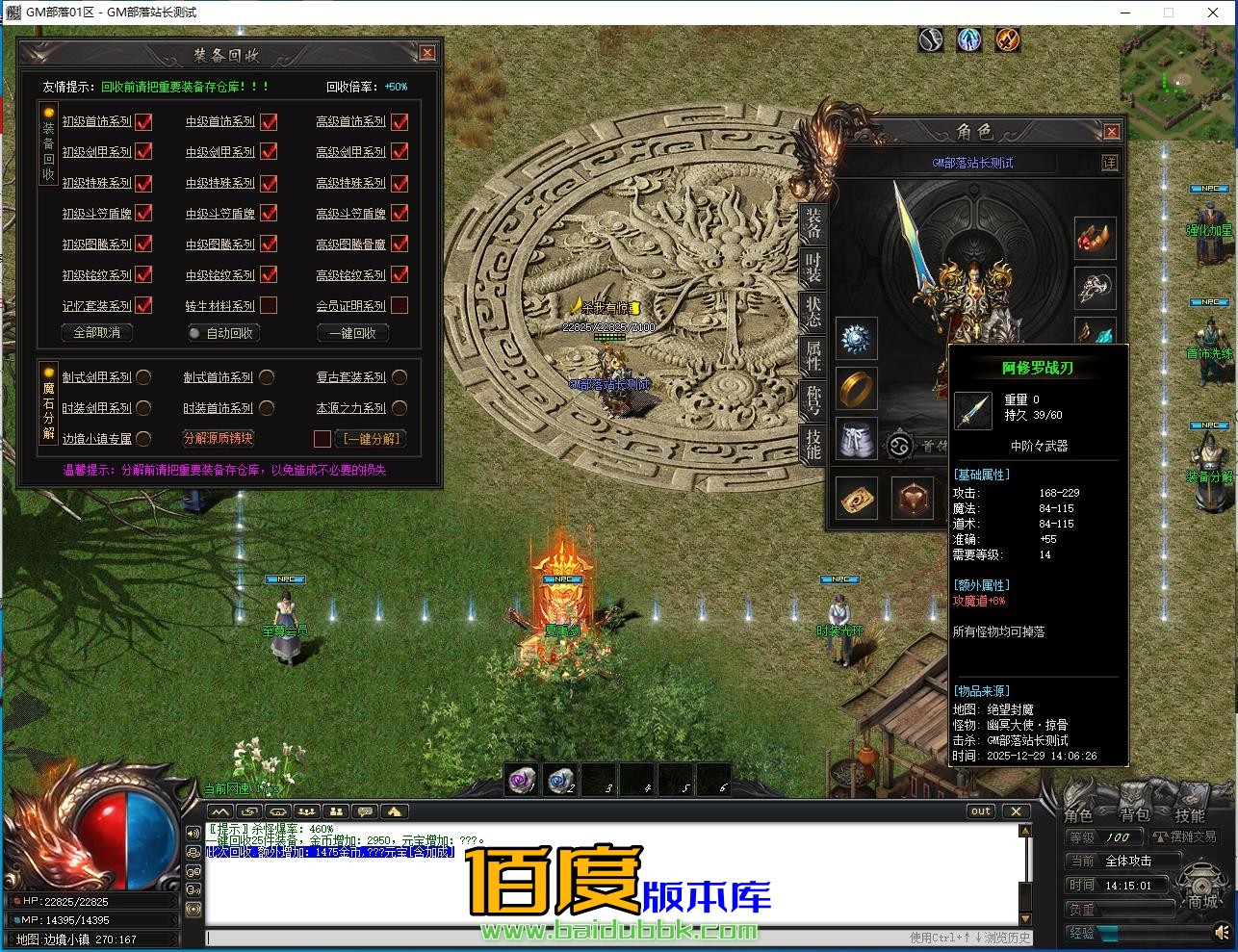This screenshot has height=952, width=1238.
Task: Enable the 转生材料系列 checkbox
Action: pyautogui.click(x=268, y=305)
